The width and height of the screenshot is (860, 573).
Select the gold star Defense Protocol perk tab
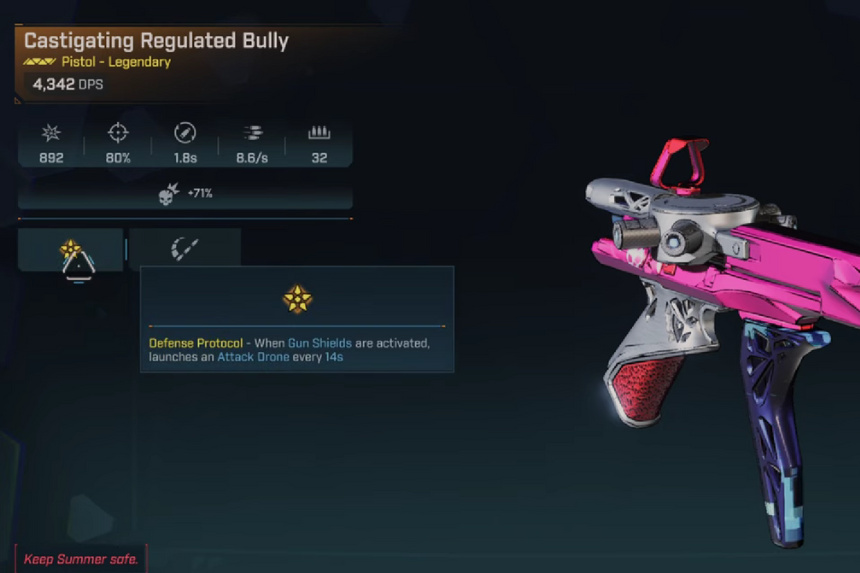[70, 250]
